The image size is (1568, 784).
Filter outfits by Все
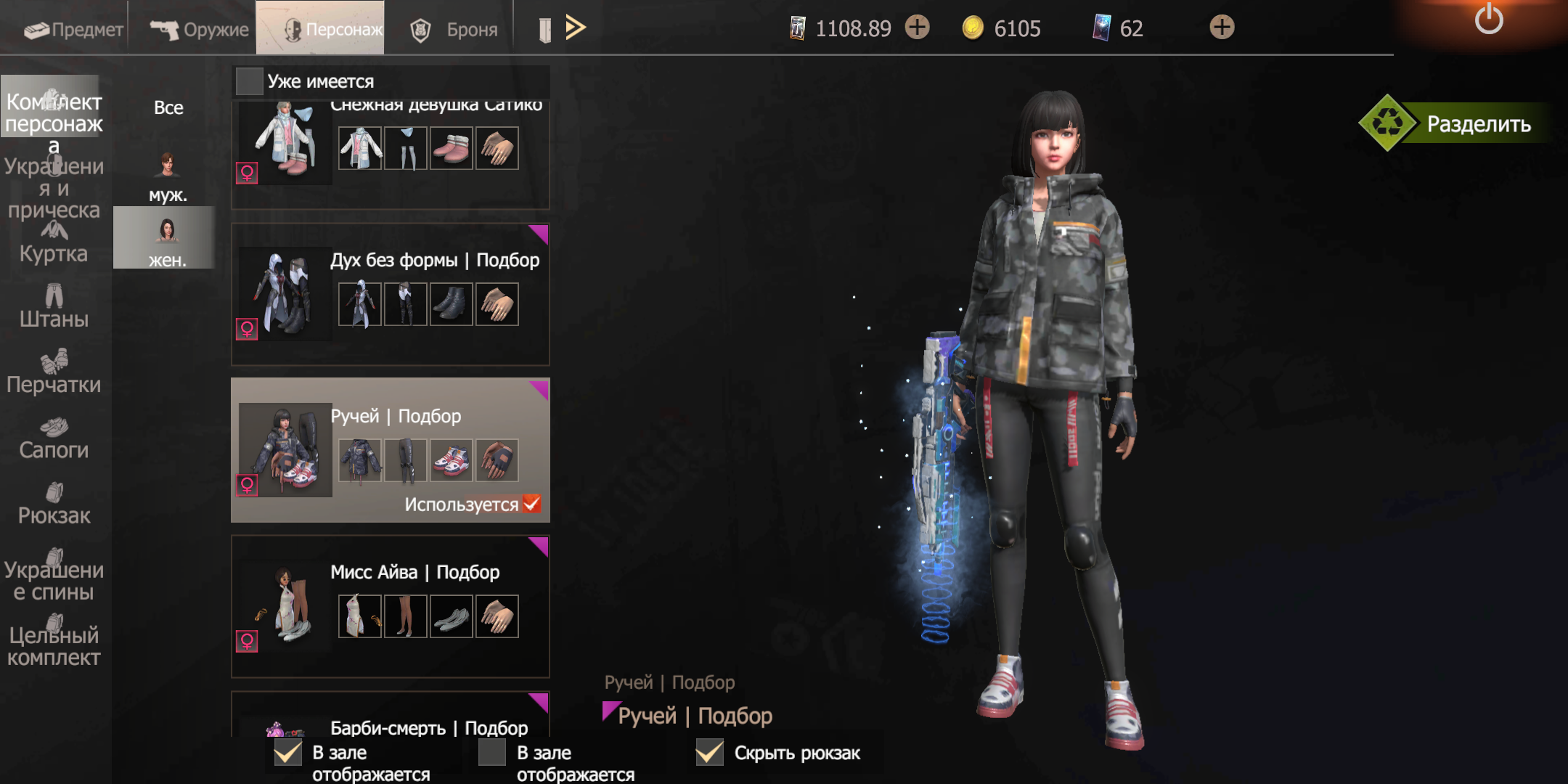[x=168, y=107]
